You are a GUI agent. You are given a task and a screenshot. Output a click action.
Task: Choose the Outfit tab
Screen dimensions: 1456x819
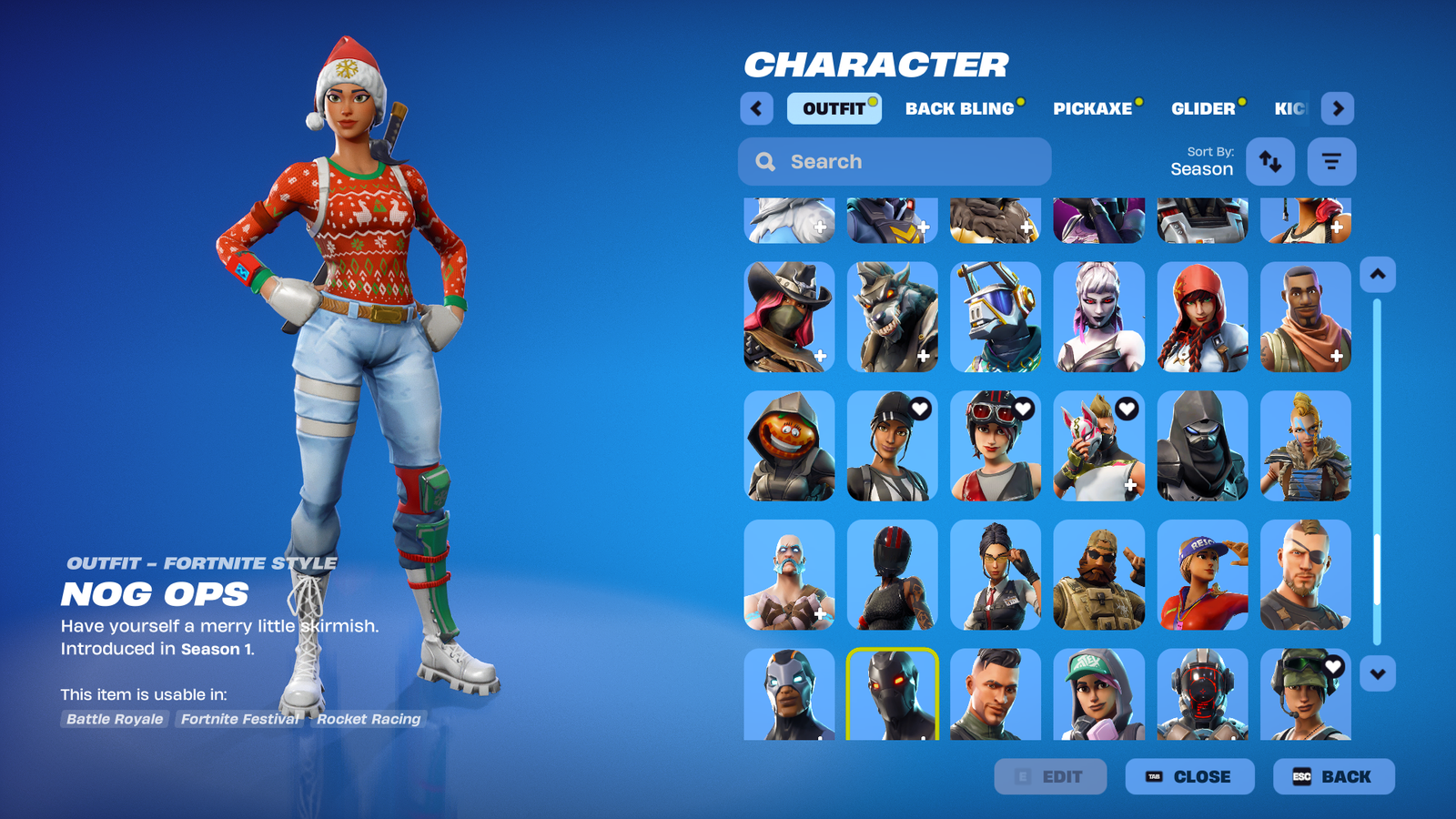[x=834, y=108]
